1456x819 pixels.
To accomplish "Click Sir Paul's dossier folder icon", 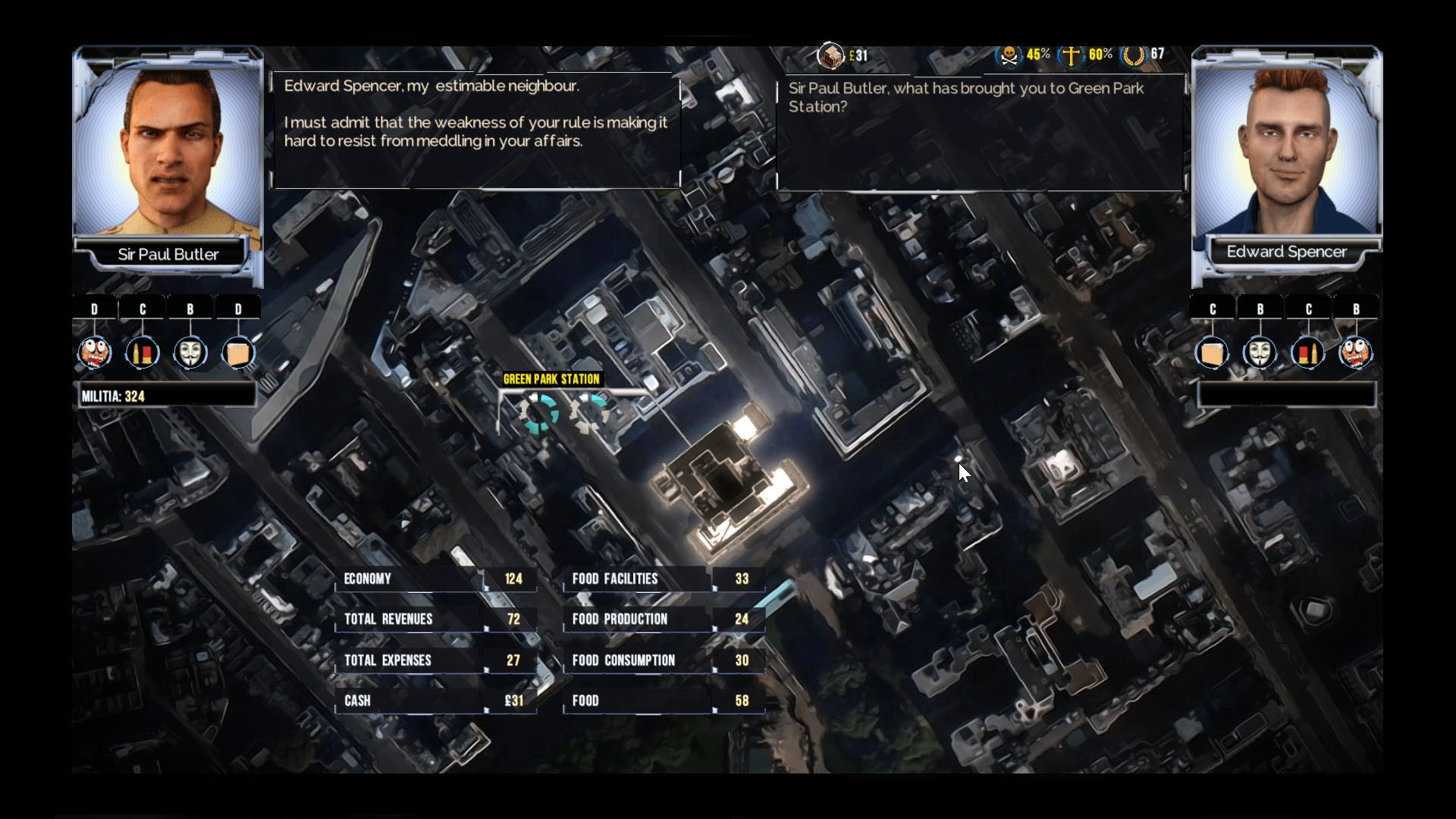I will [x=239, y=353].
